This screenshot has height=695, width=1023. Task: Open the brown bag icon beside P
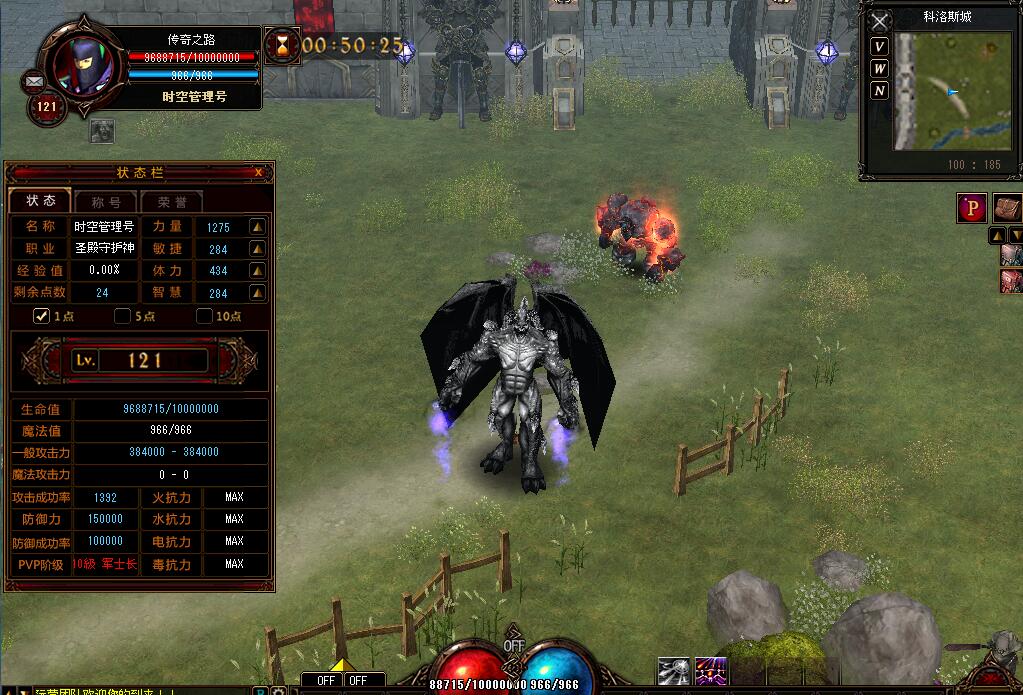(x=1007, y=208)
